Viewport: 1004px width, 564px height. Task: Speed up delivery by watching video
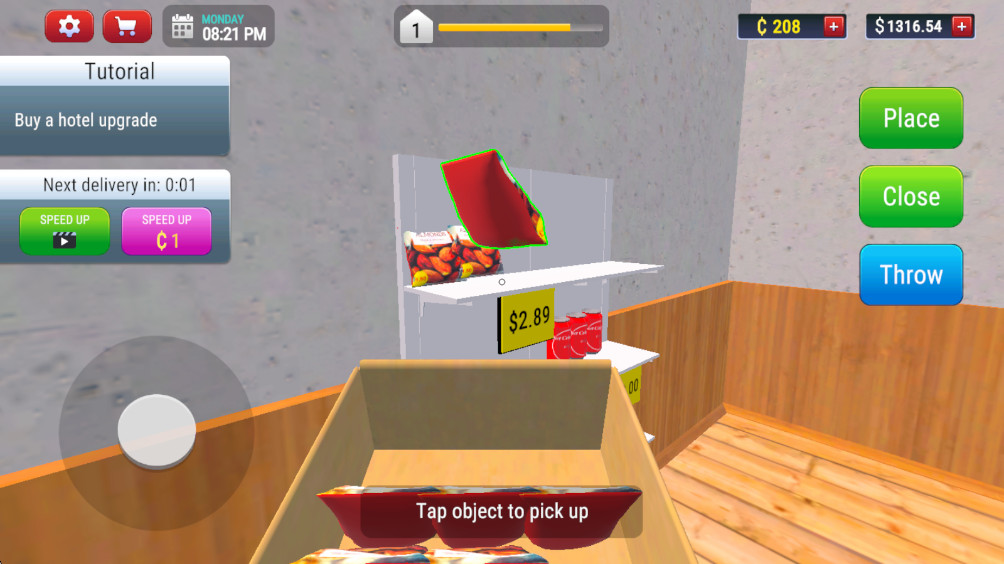[x=65, y=231]
